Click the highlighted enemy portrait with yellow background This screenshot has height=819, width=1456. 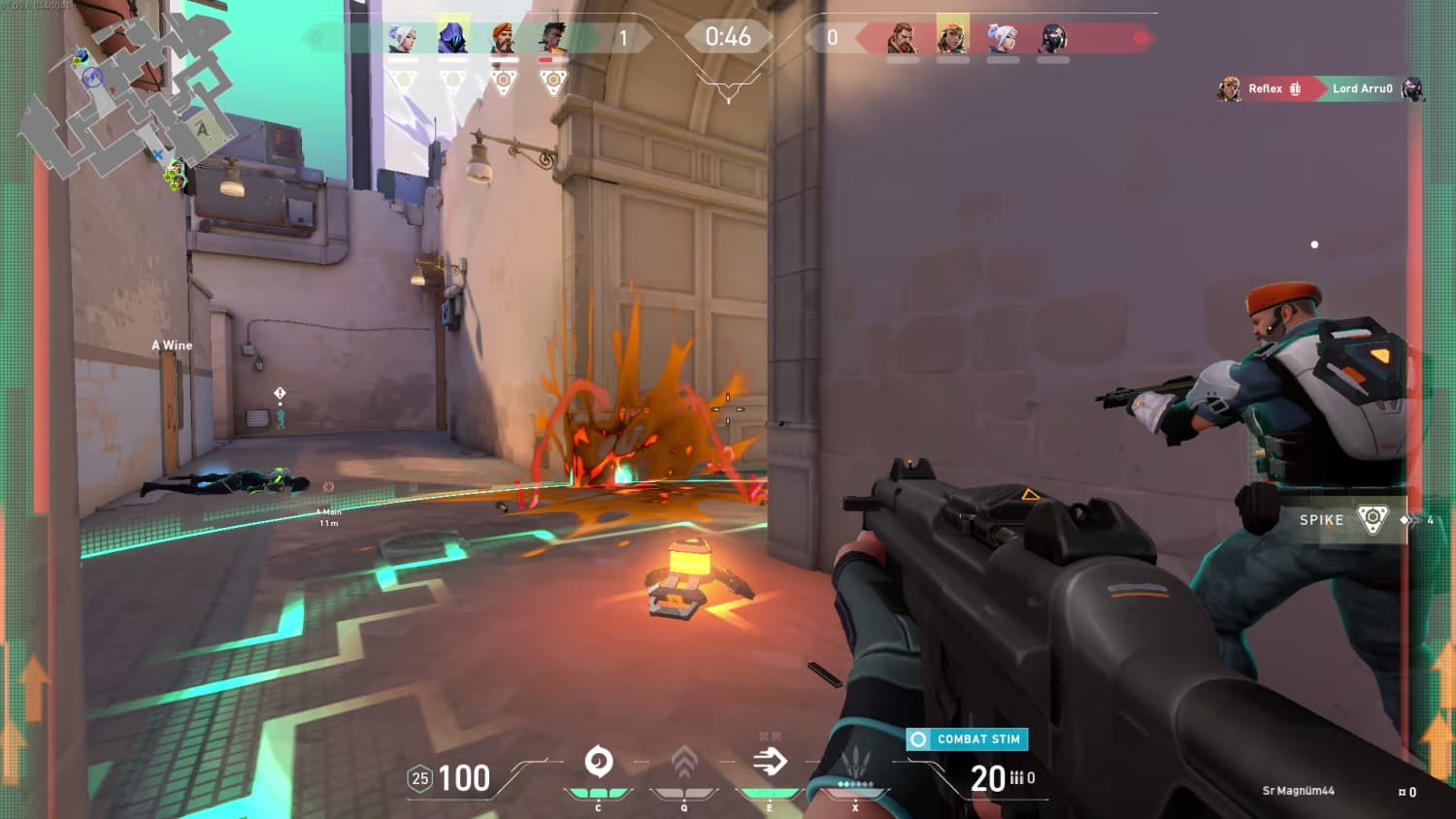click(x=953, y=38)
